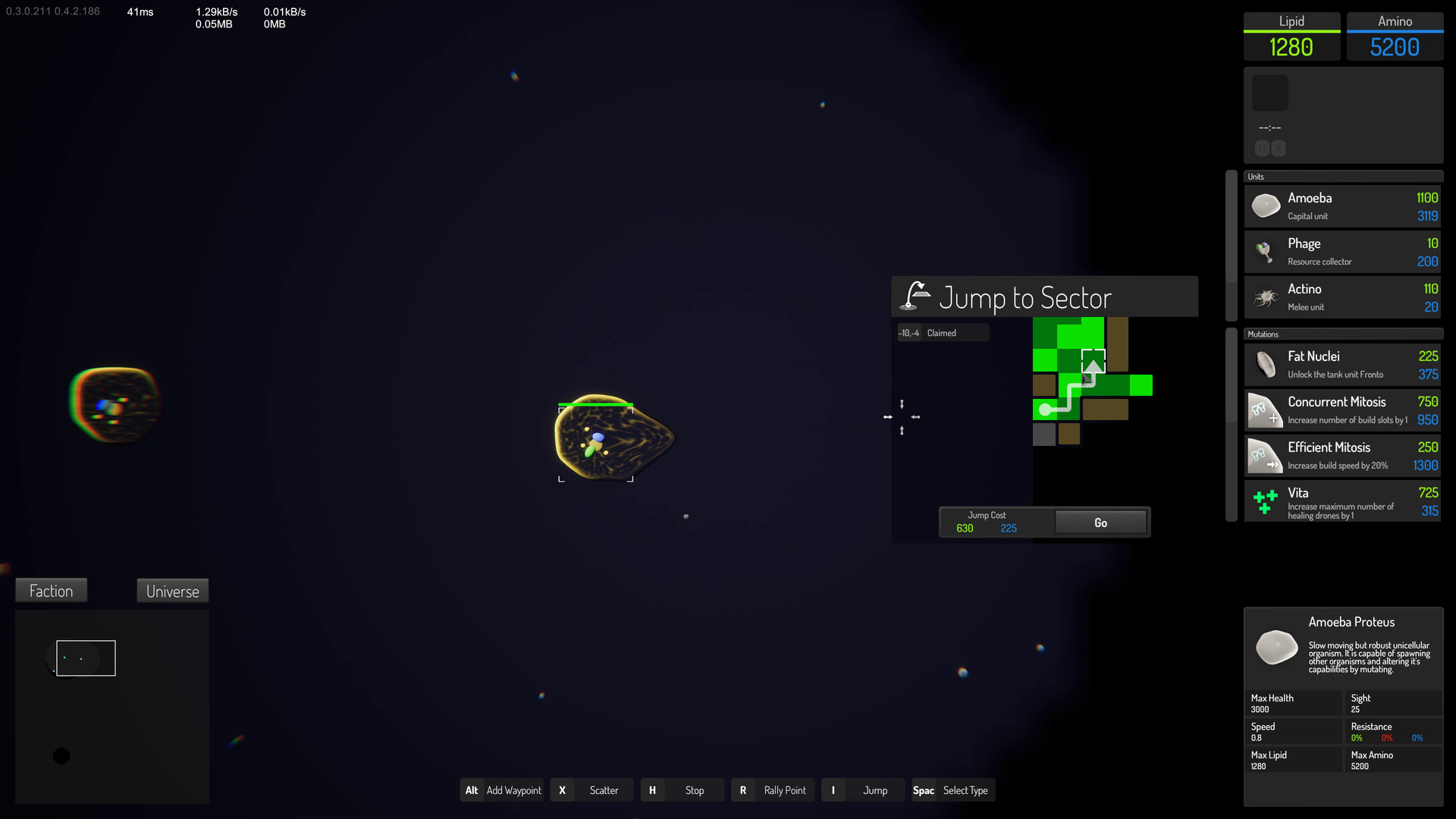The width and height of the screenshot is (1456, 819).
Task: Click the upward pan arrow on sector map
Action: (902, 430)
